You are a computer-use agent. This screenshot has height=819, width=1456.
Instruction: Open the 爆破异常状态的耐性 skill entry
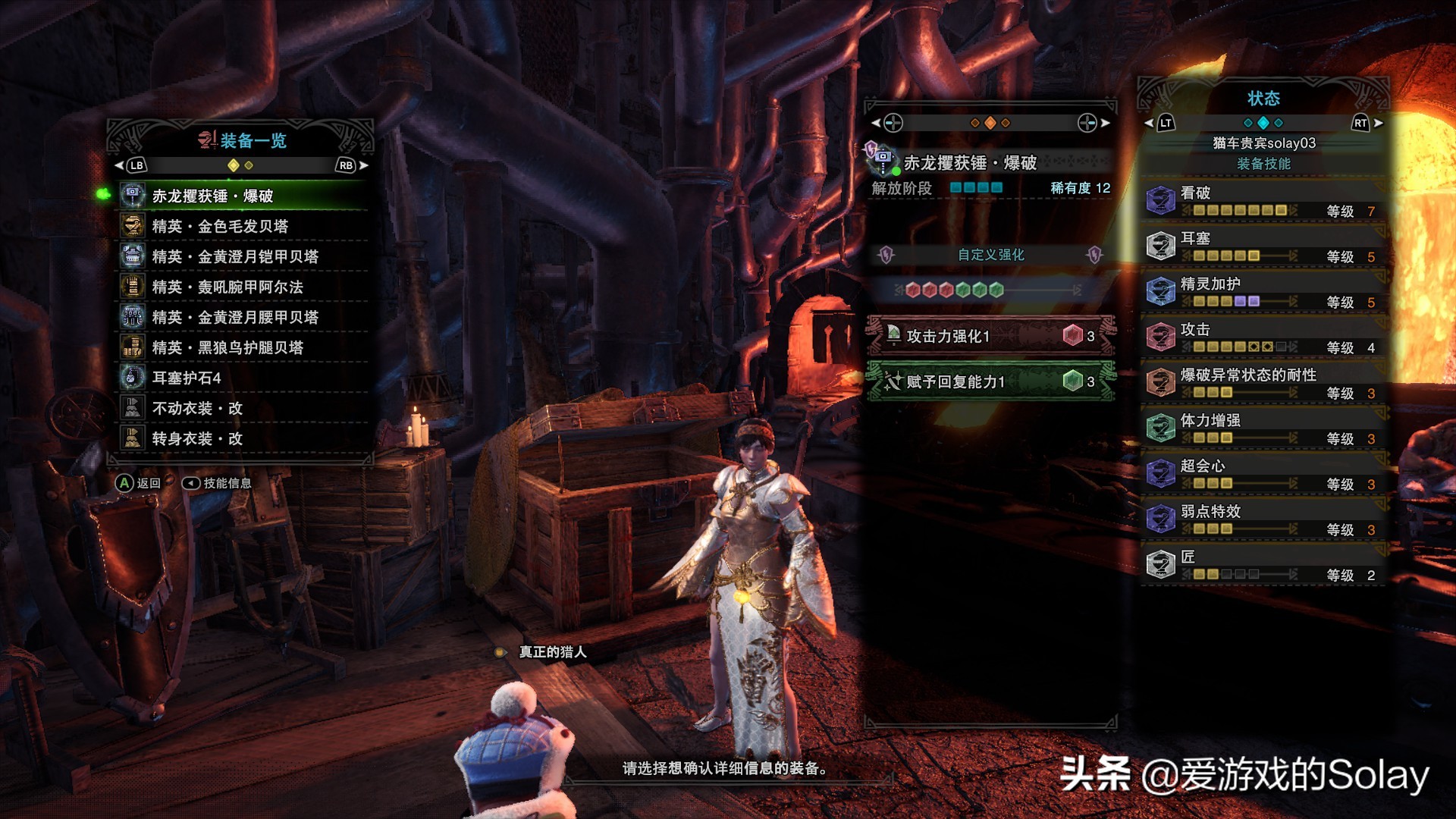click(1263, 383)
